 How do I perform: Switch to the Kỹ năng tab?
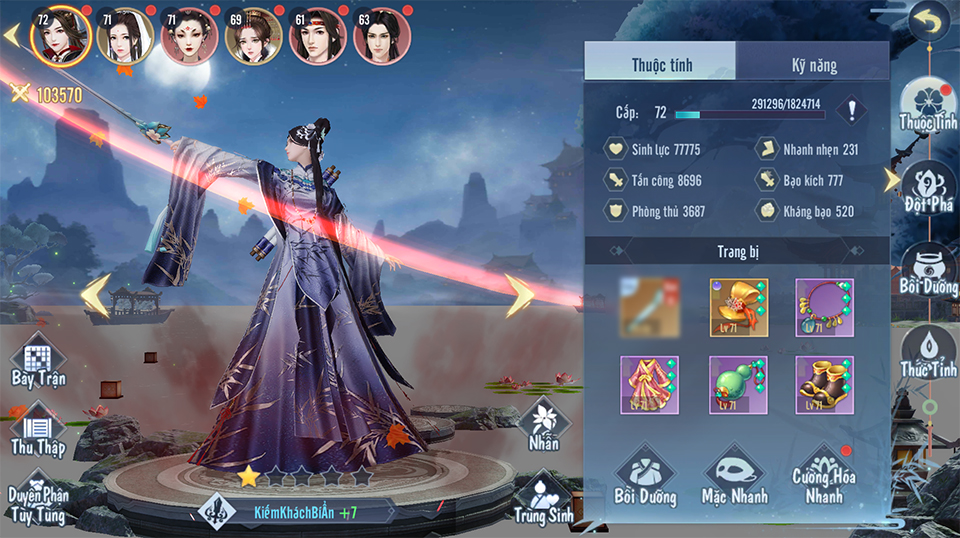point(812,65)
